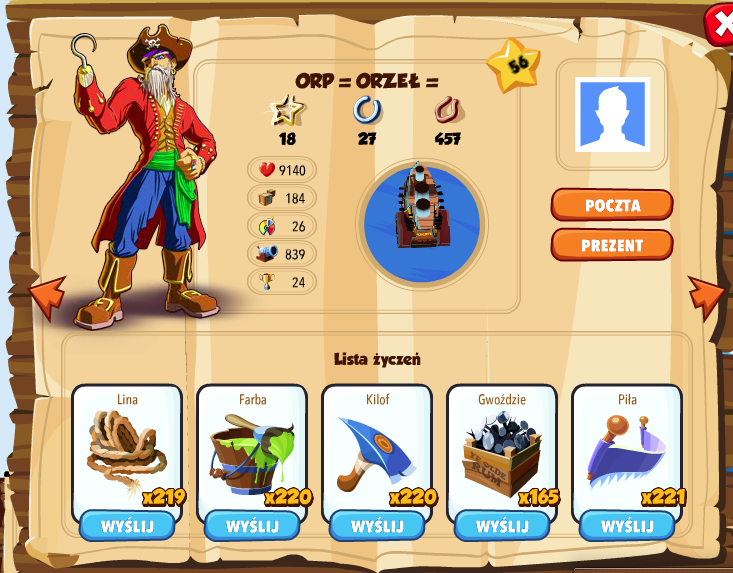This screenshot has width=733, height=573.
Task: Show the next player with right arrow
Action: coord(707,295)
